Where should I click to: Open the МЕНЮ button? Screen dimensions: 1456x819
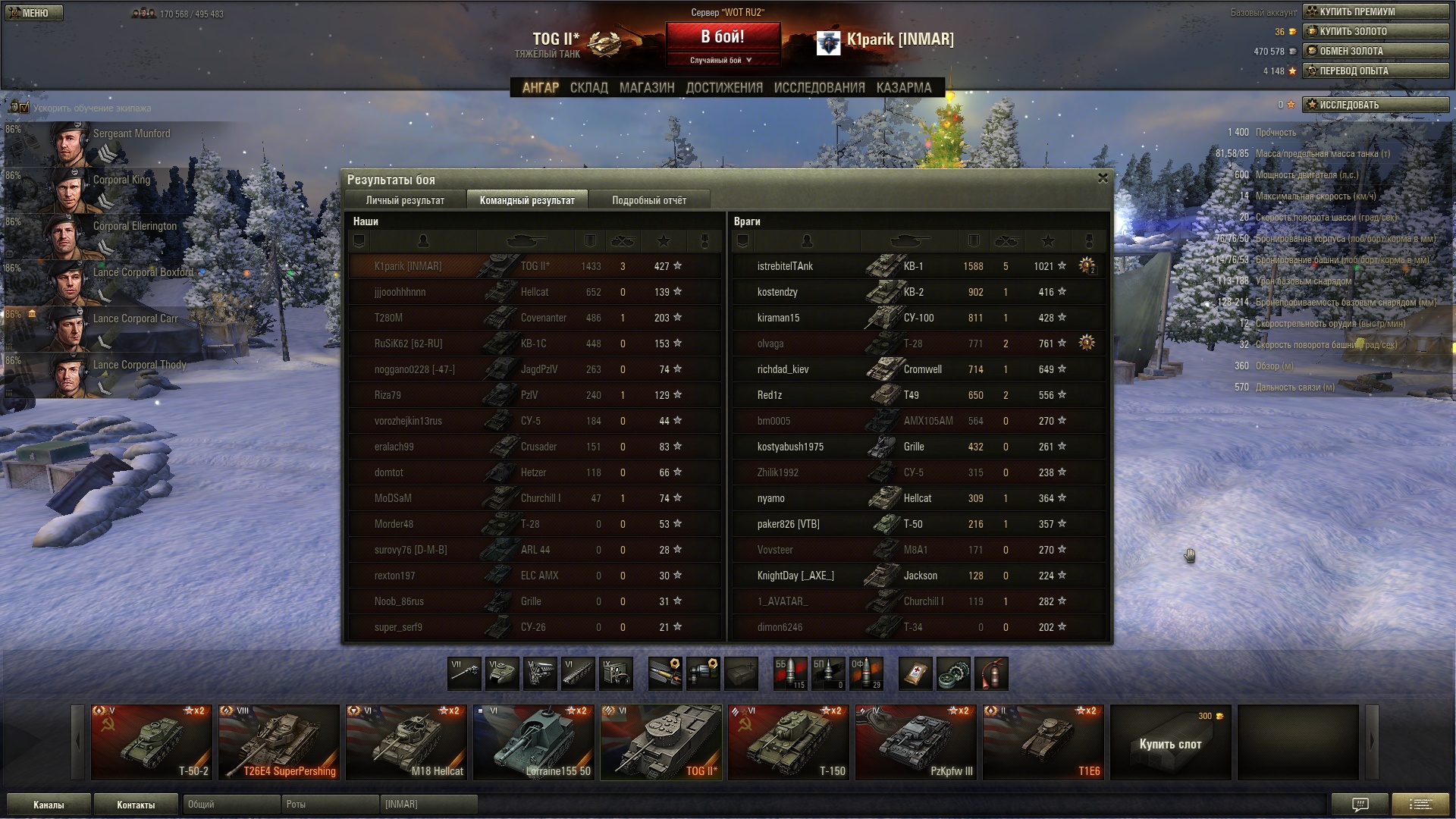(34, 13)
